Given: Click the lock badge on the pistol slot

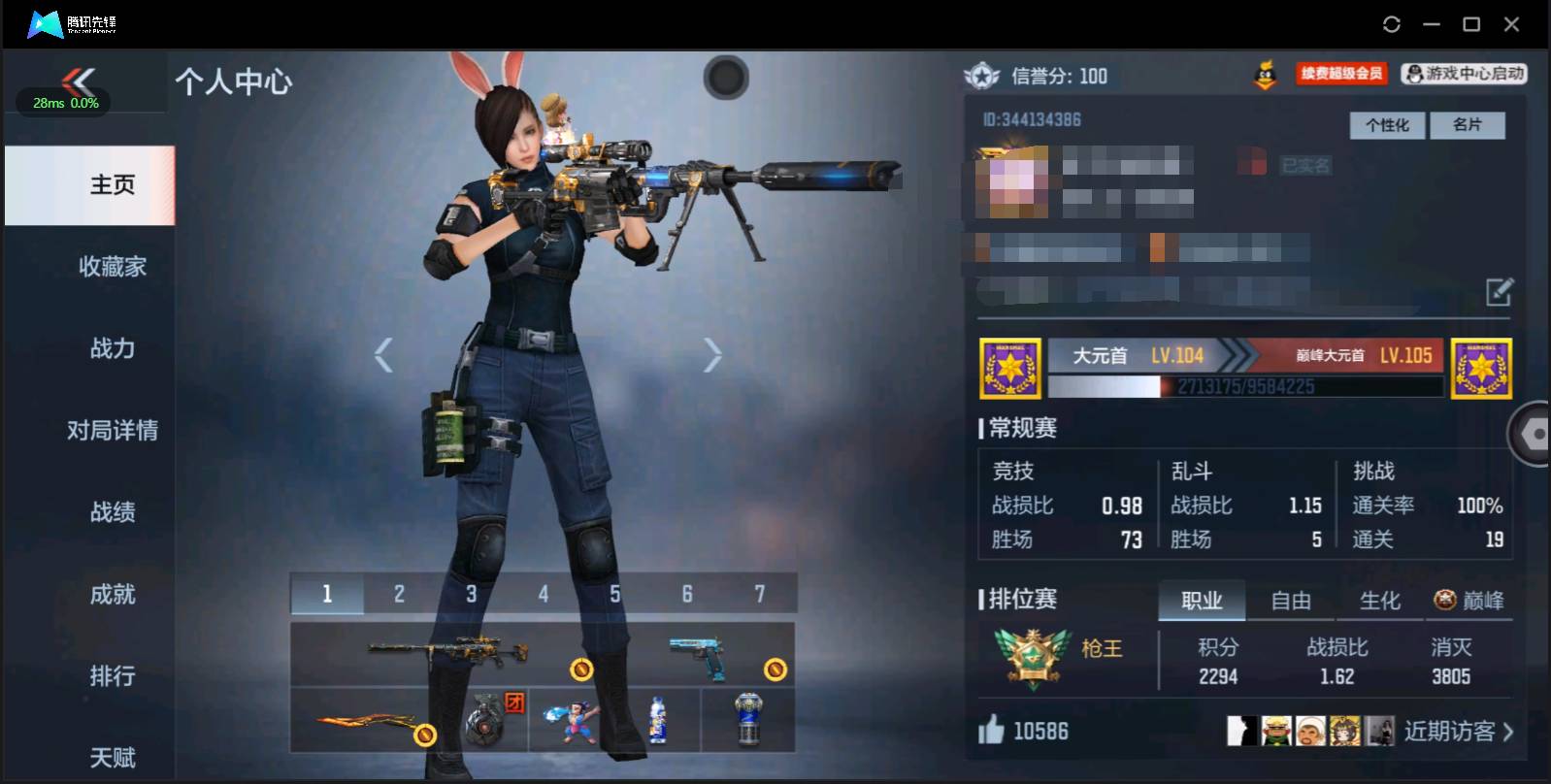Looking at the screenshot, I should point(775,669).
